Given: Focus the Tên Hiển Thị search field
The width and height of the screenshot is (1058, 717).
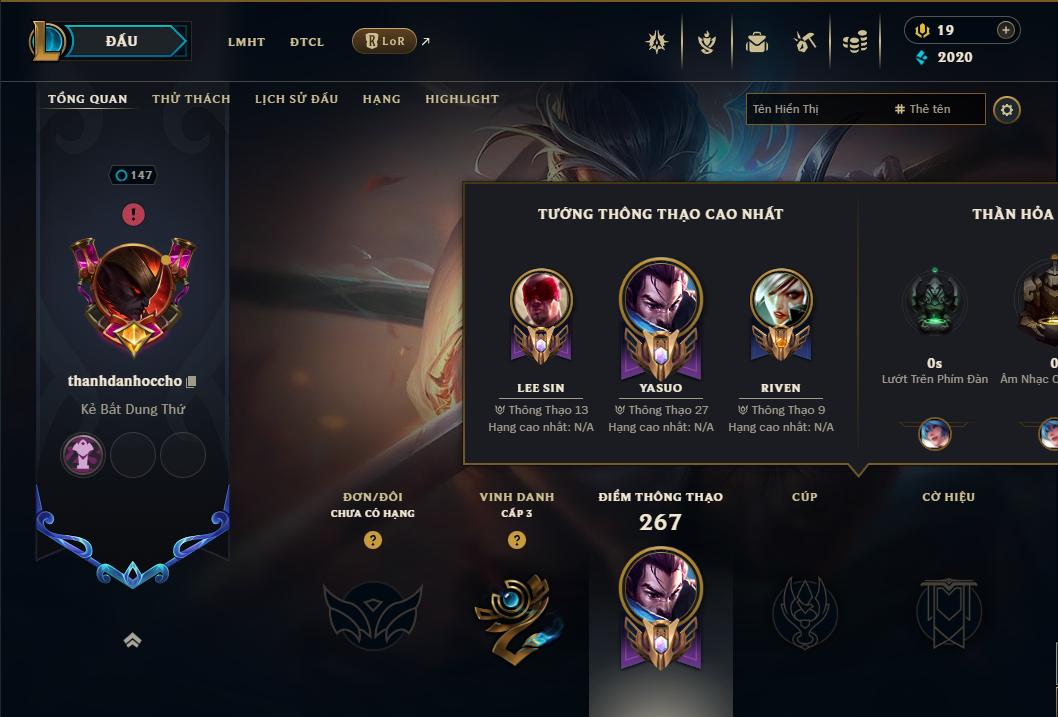Looking at the screenshot, I should 815,109.
